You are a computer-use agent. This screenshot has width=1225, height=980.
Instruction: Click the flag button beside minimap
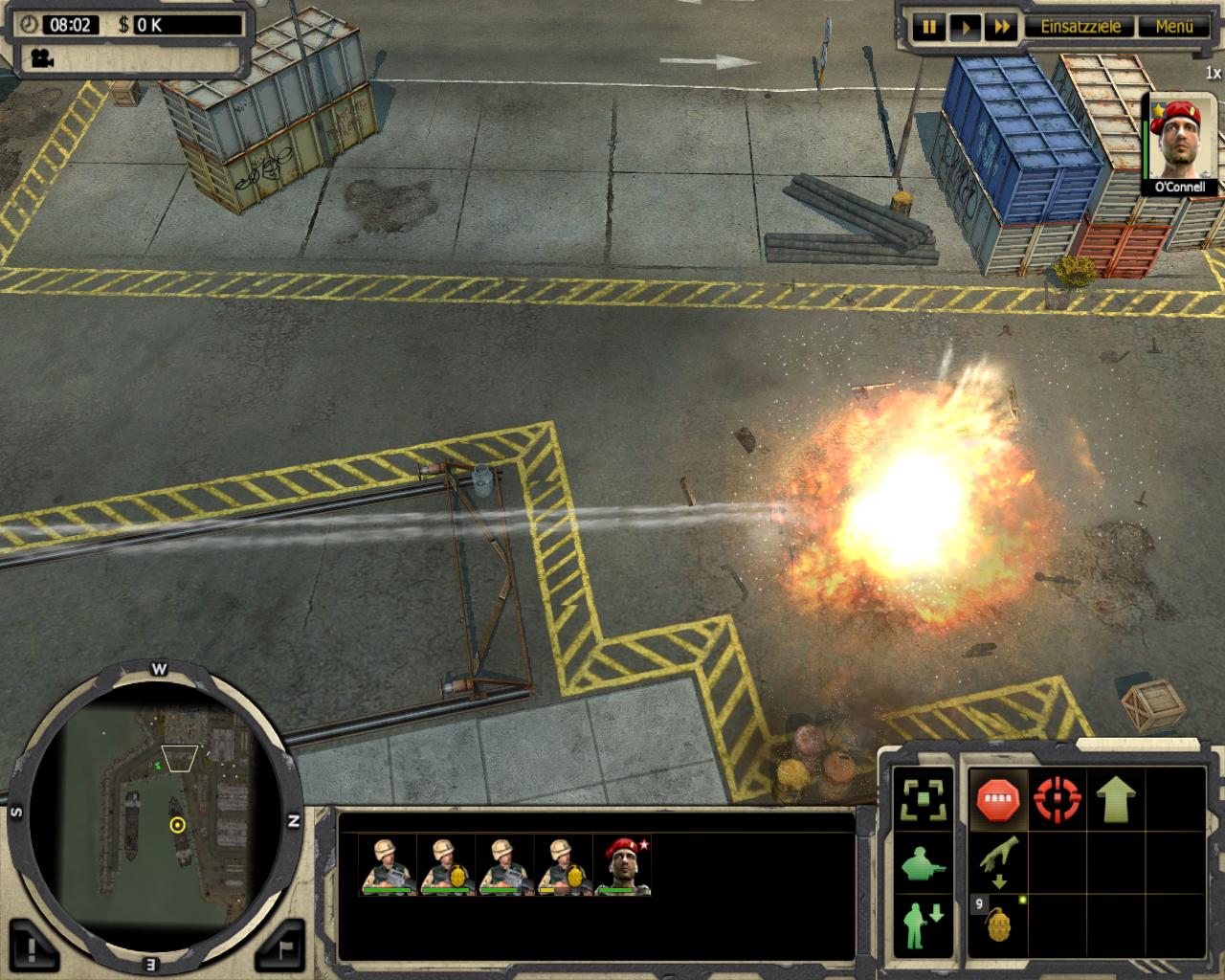[284, 949]
